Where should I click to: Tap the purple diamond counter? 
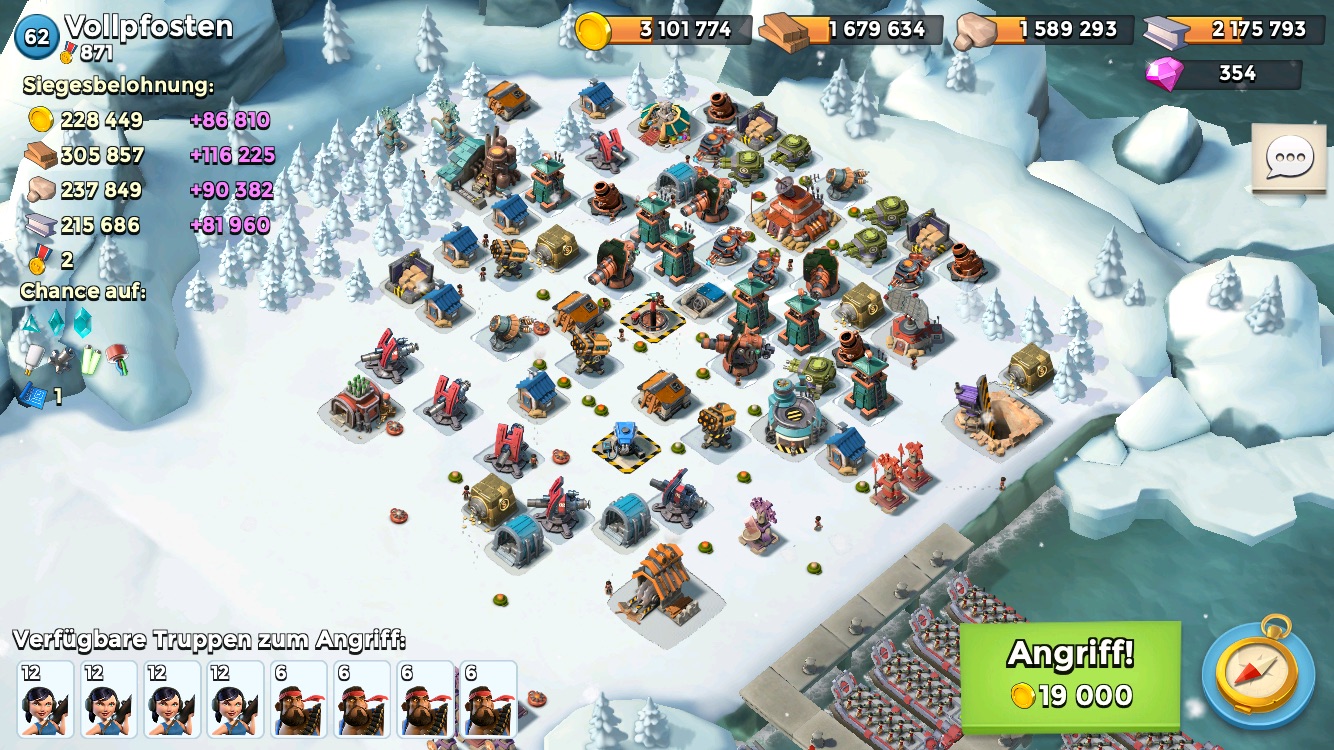click(x=1225, y=74)
